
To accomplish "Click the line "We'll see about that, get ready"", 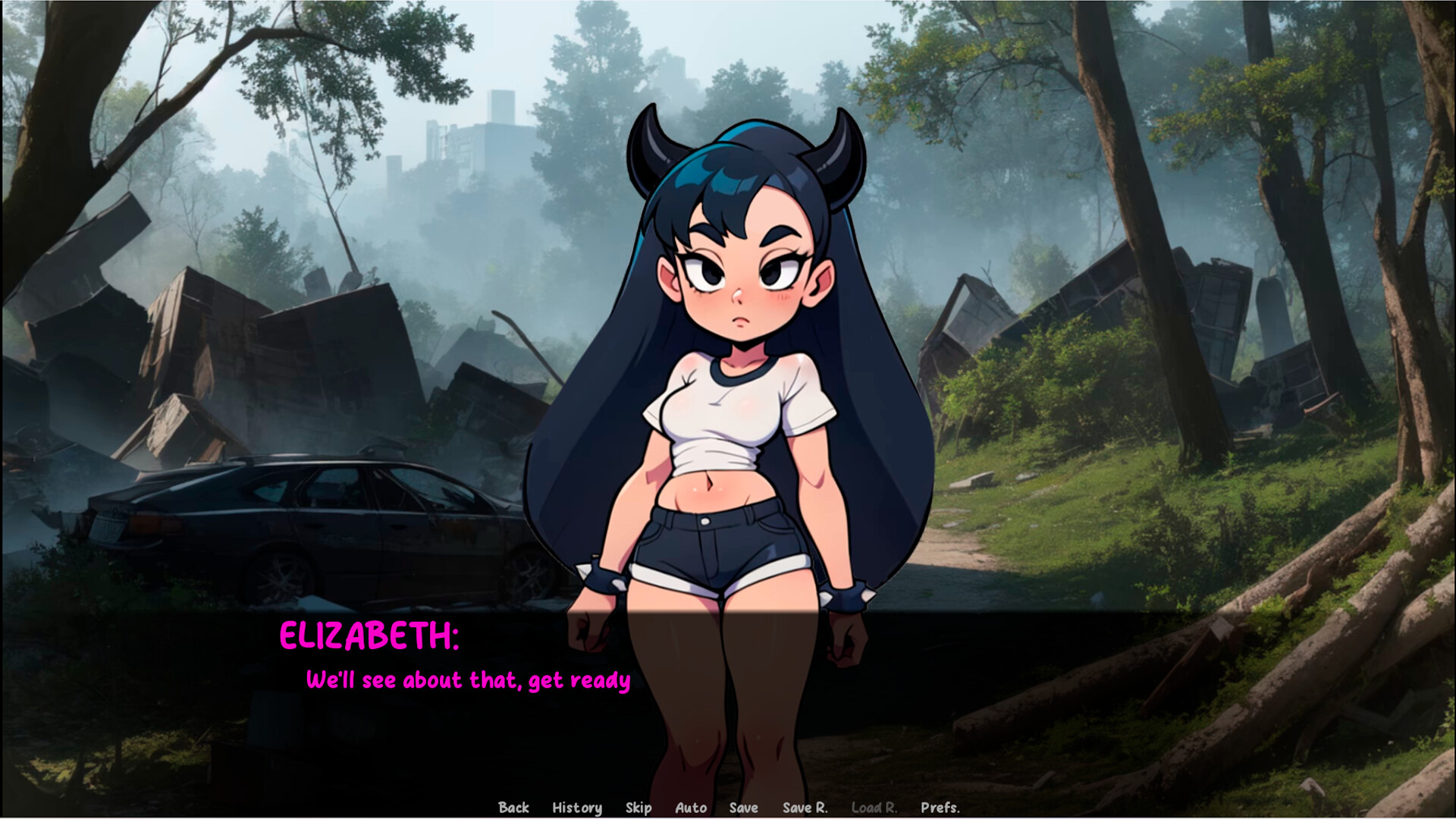I will (x=469, y=680).
